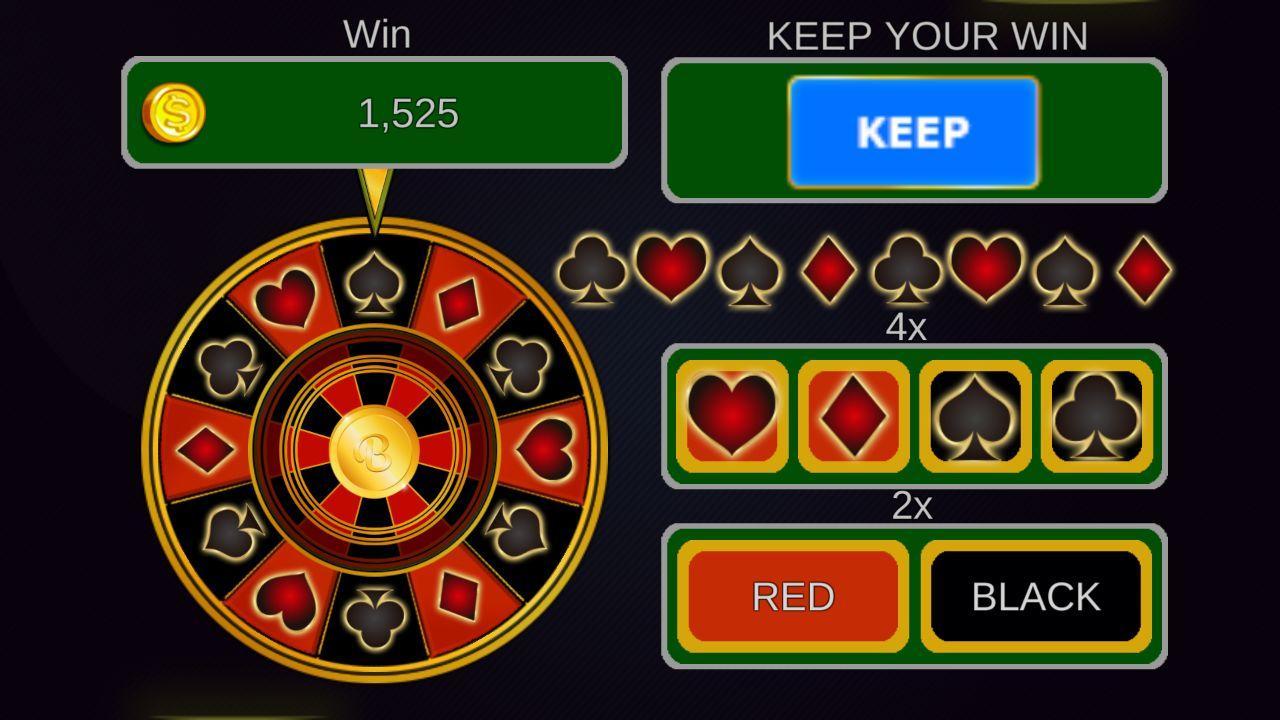Select the spade suit in the 4x bet row
The width and height of the screenshot is (1280, 720).
[975, 415]
